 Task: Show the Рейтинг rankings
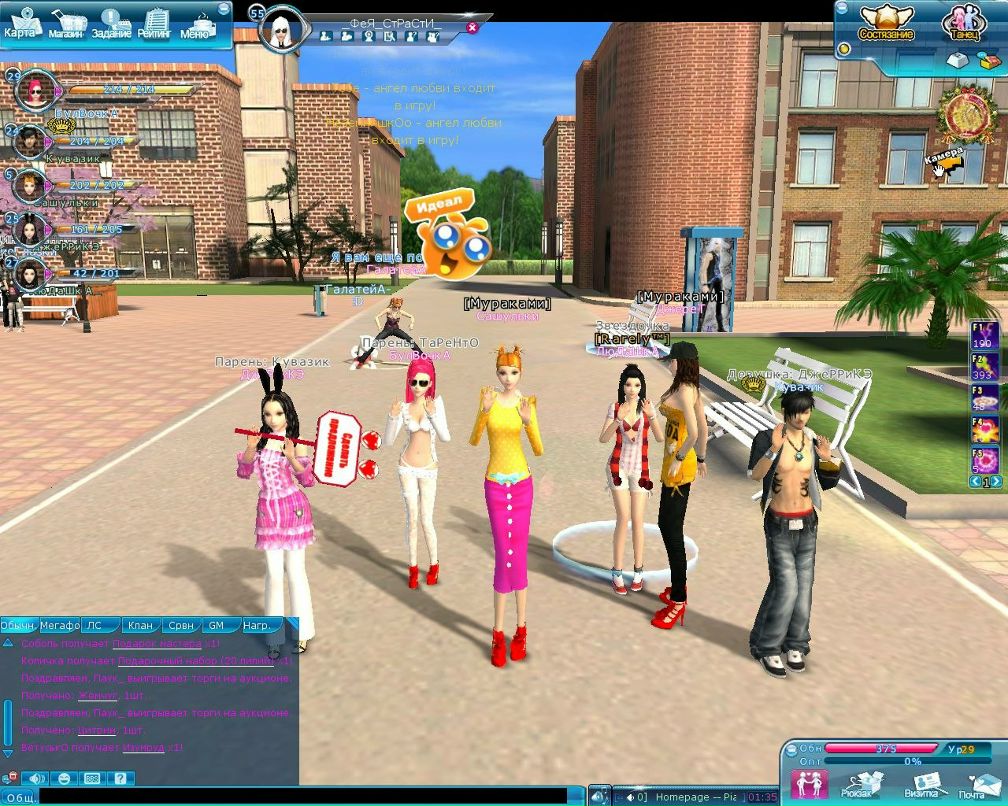point(154,22)
